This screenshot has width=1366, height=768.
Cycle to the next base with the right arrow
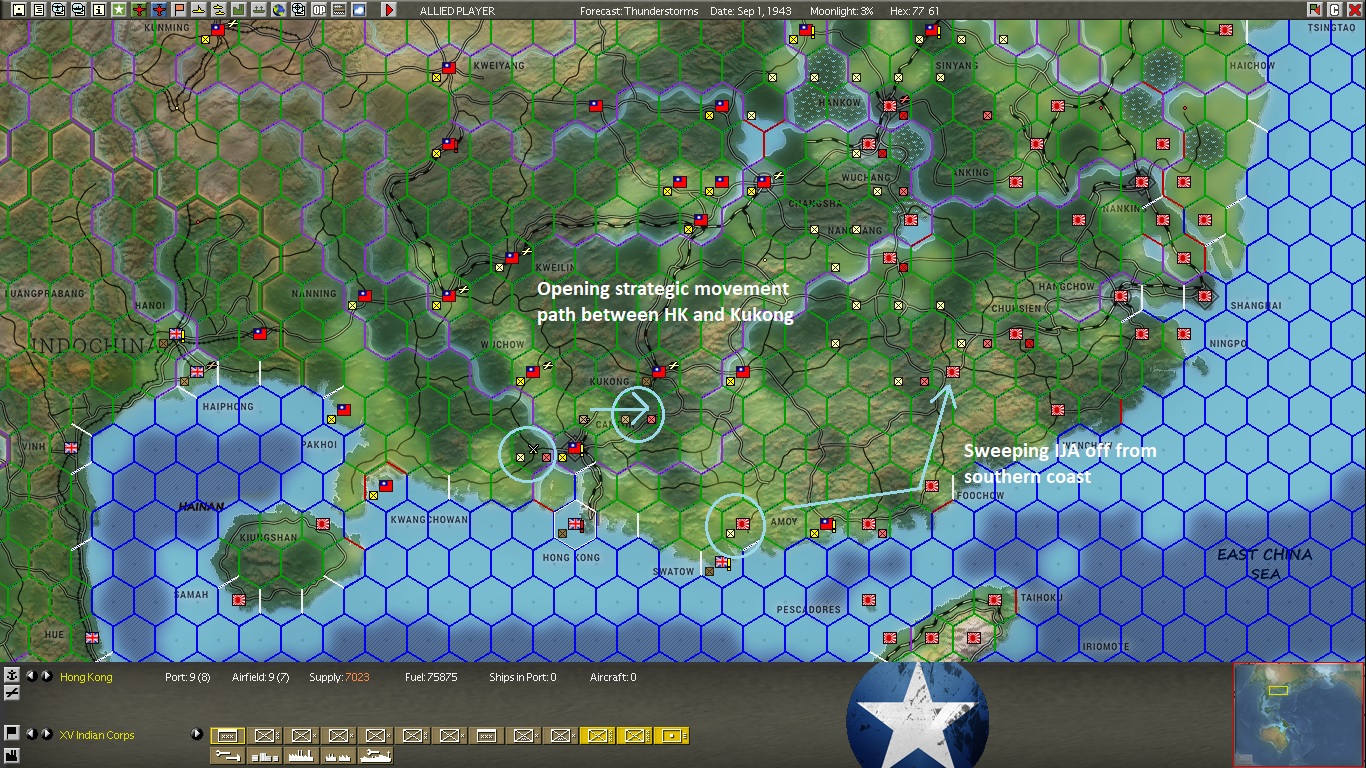(46, 676)
